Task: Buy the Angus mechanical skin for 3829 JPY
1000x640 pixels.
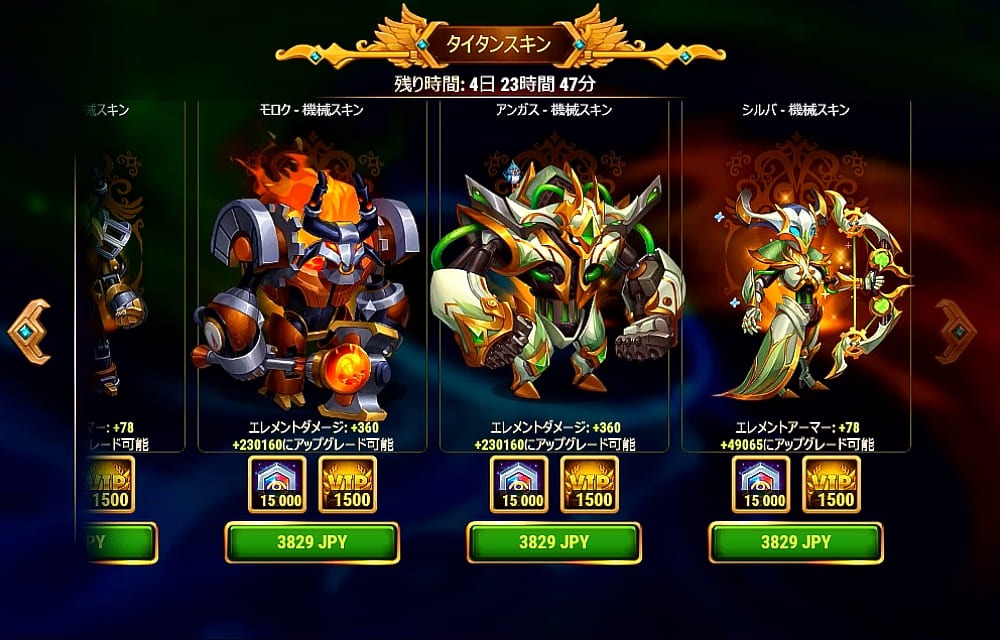Action: click(x=554, y=543)
